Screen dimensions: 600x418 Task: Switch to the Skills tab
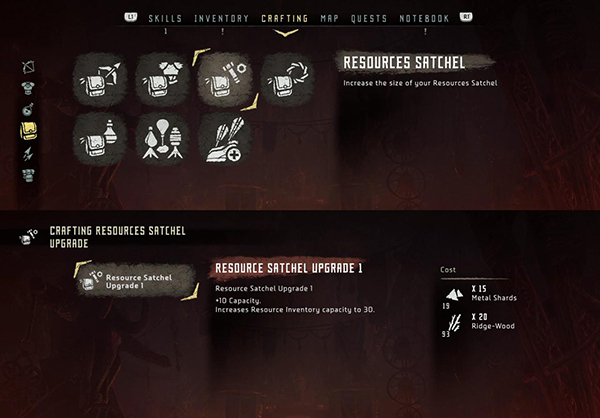point(165,18)
